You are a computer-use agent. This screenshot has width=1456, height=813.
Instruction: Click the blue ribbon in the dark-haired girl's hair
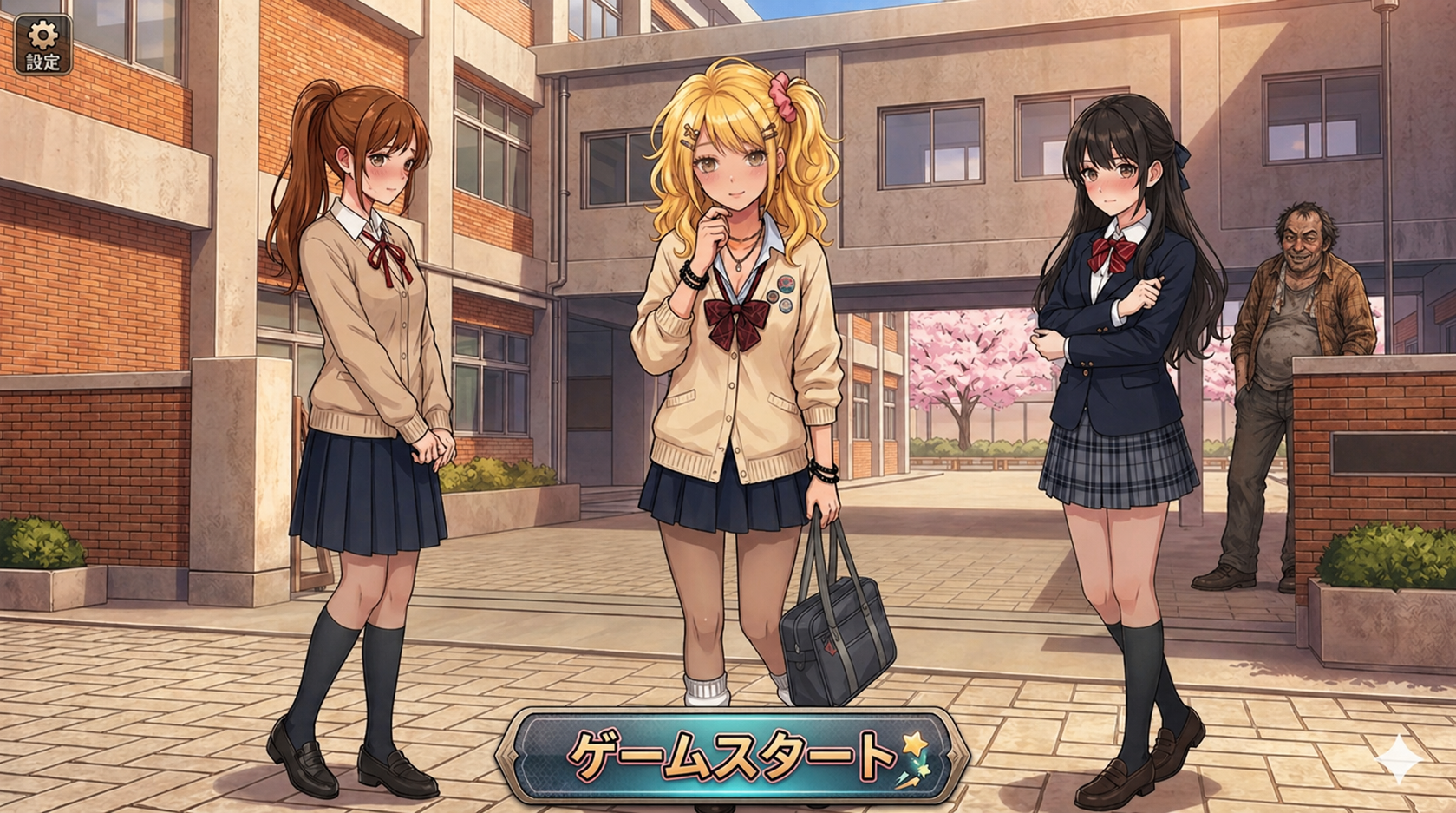point(1184,160)
